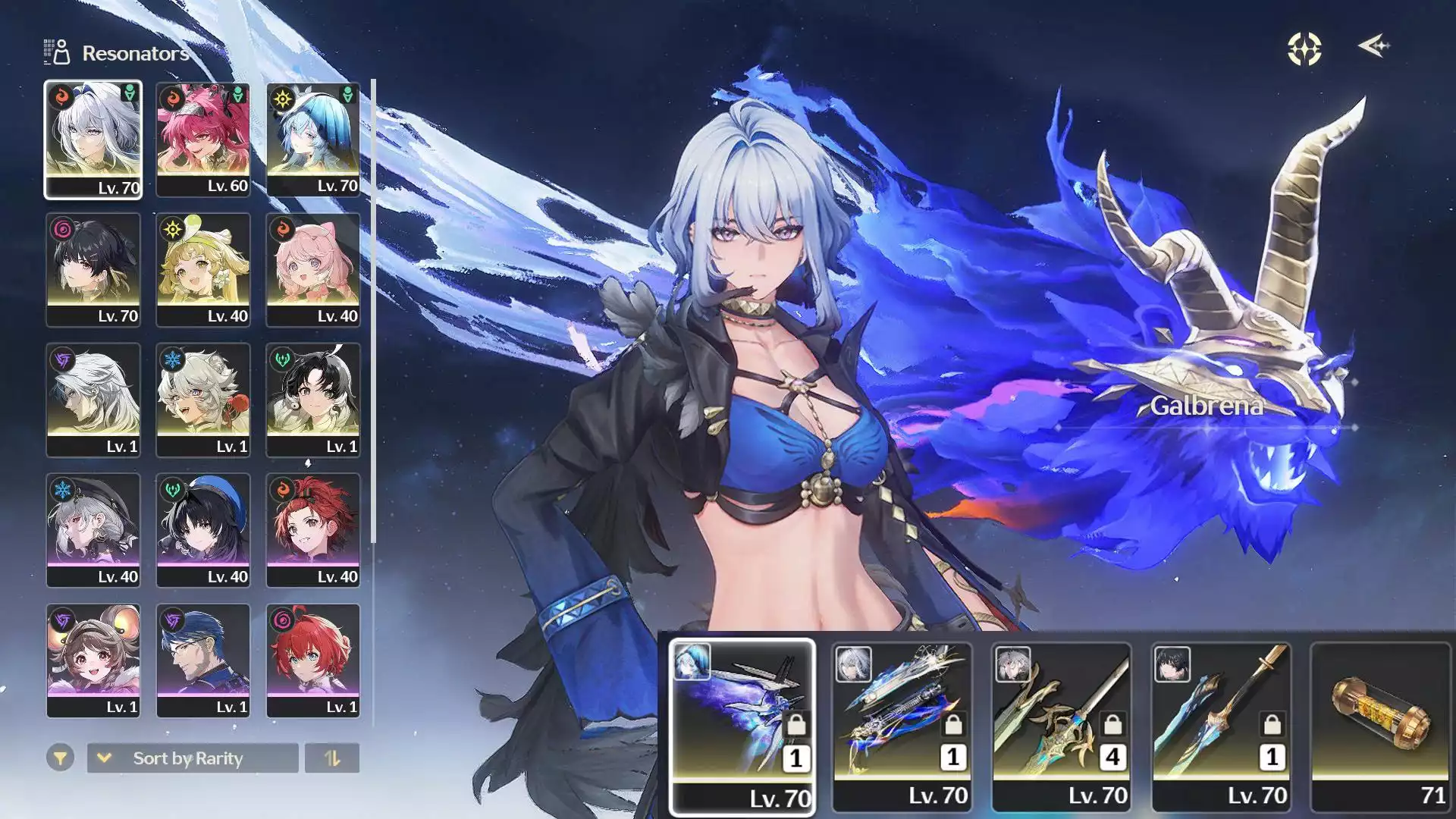The image size is (1456, 819).
Task: Select the blonde Lv. 40 resonator portrait
Action: [203, 270]
